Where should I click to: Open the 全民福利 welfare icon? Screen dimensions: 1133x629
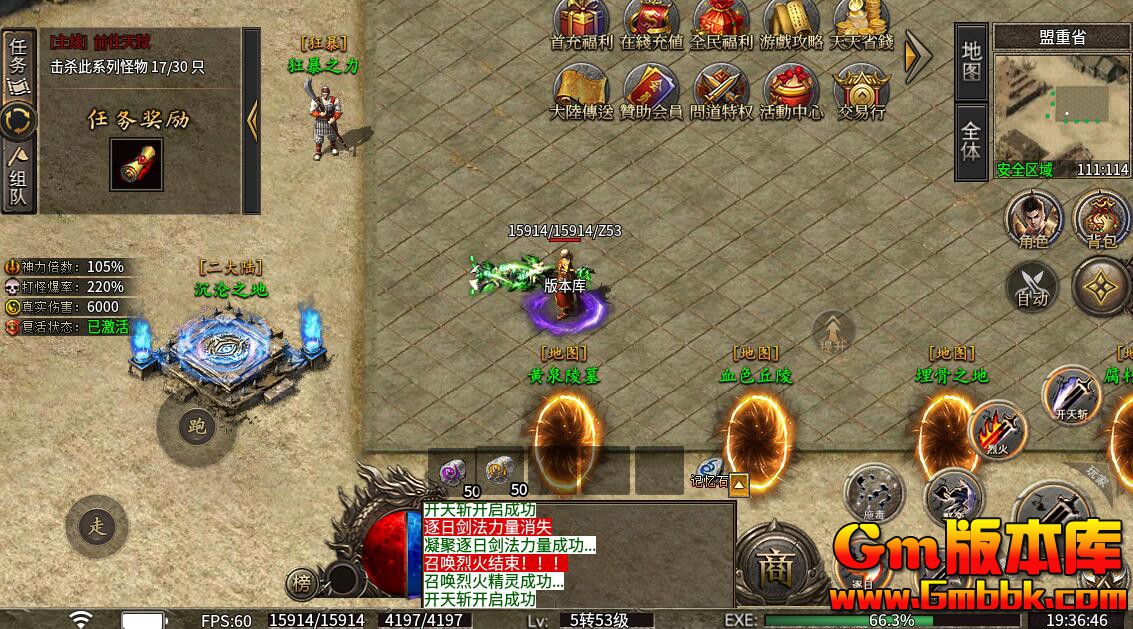(721, 21)
